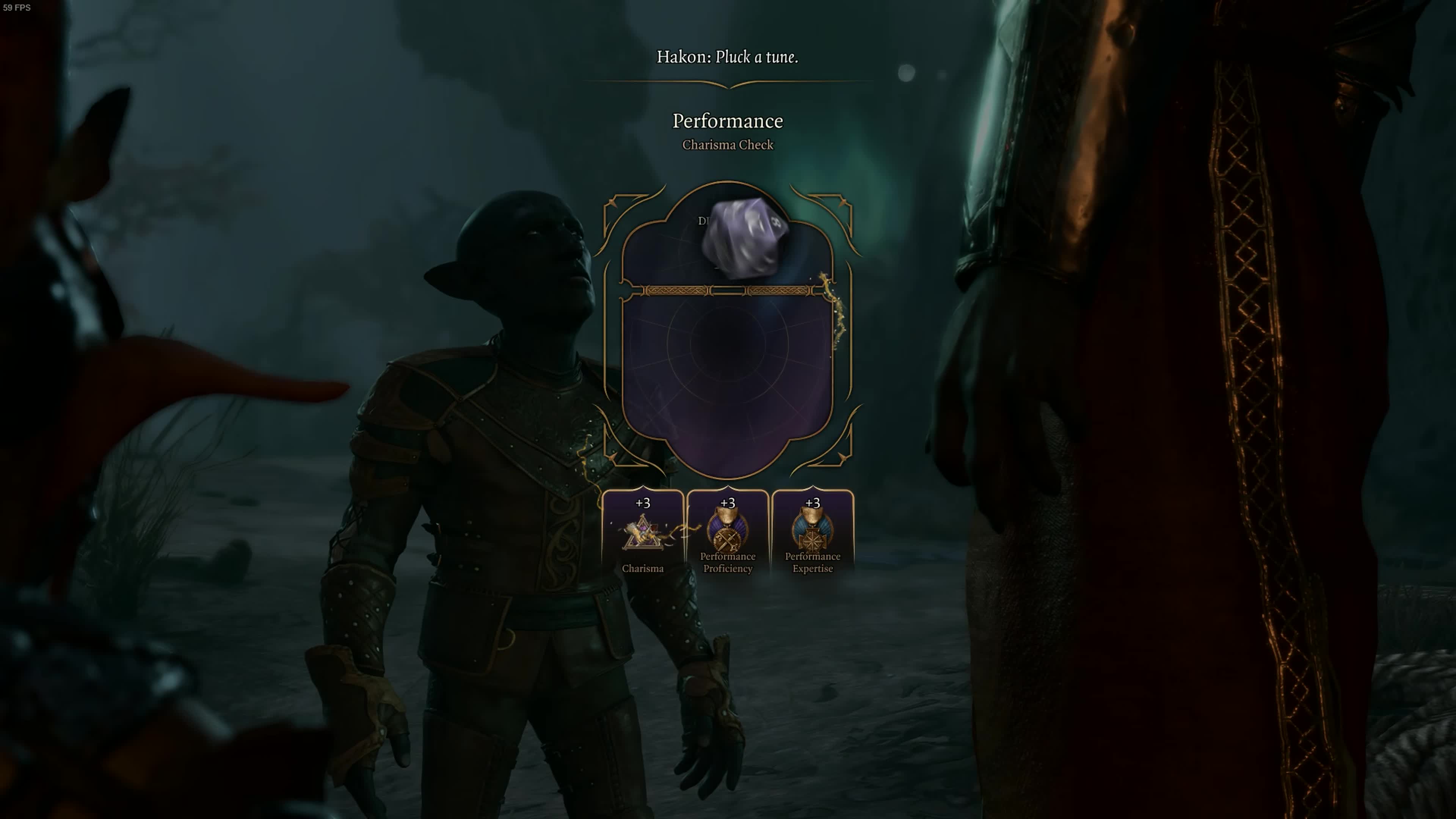Select the Performance Proficiency bonus card
This screenshot has width=1456, height=819.
(x=728, y=533)
